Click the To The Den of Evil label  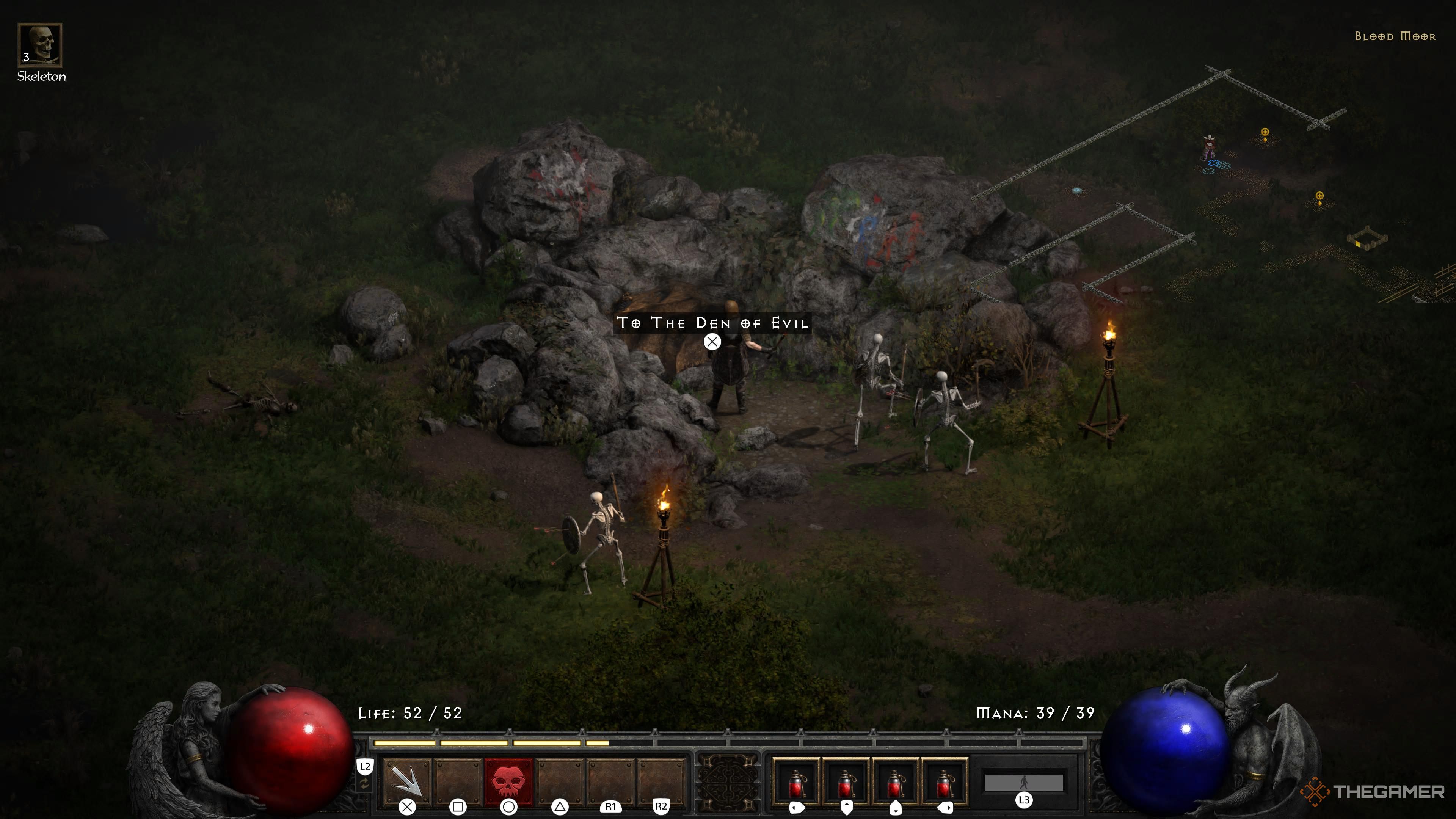712,323
